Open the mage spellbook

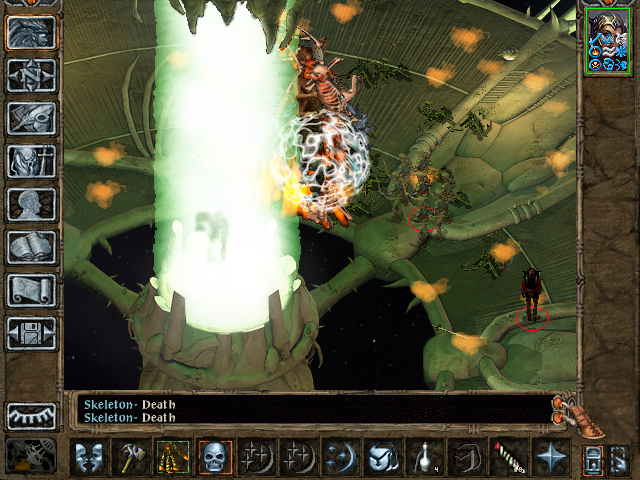(31, 247)
